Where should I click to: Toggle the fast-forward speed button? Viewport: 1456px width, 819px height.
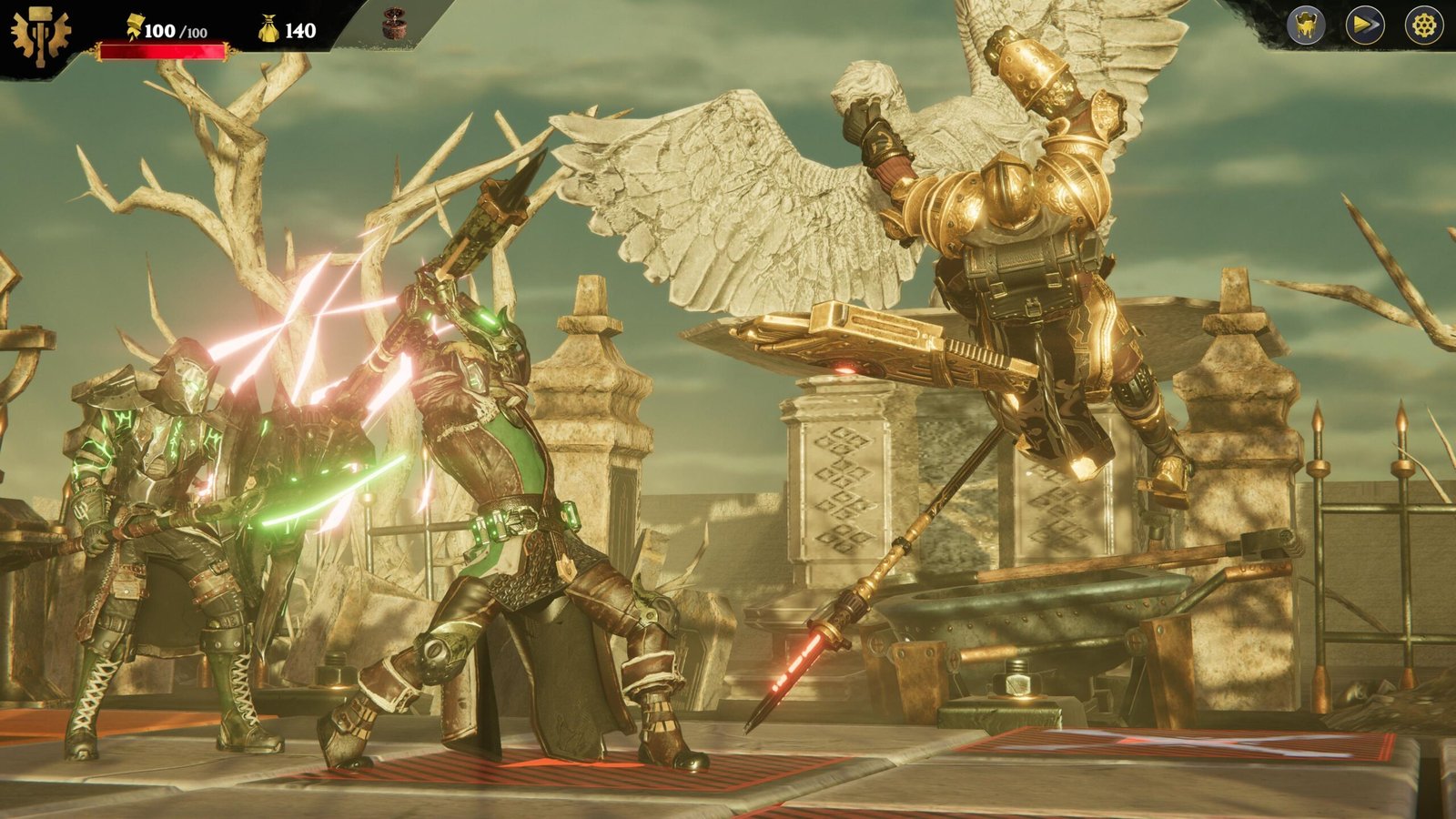[x=1365, y=26]
